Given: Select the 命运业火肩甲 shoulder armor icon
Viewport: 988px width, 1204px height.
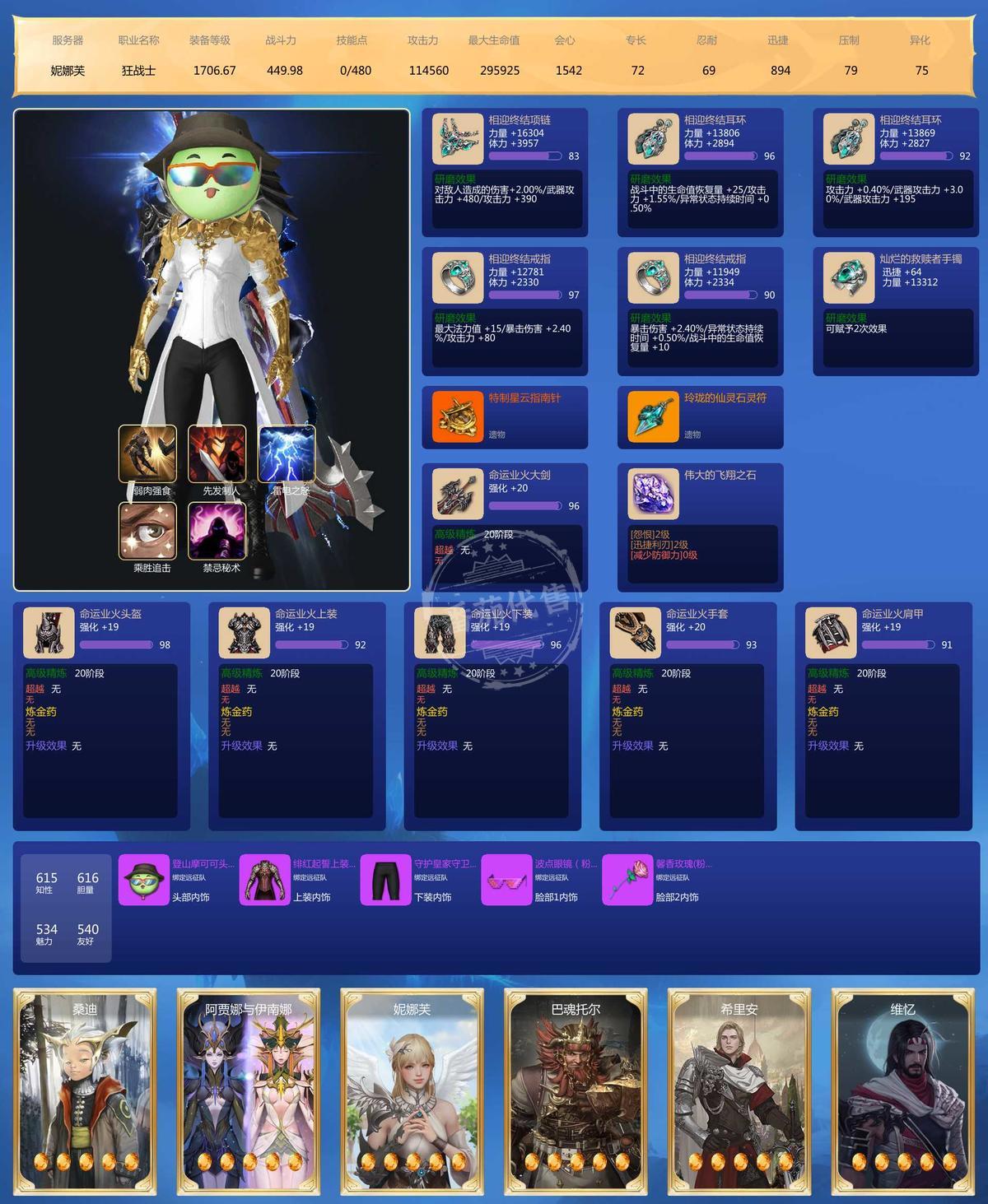Looking at the screenshot, I should [x=831, y=634].
